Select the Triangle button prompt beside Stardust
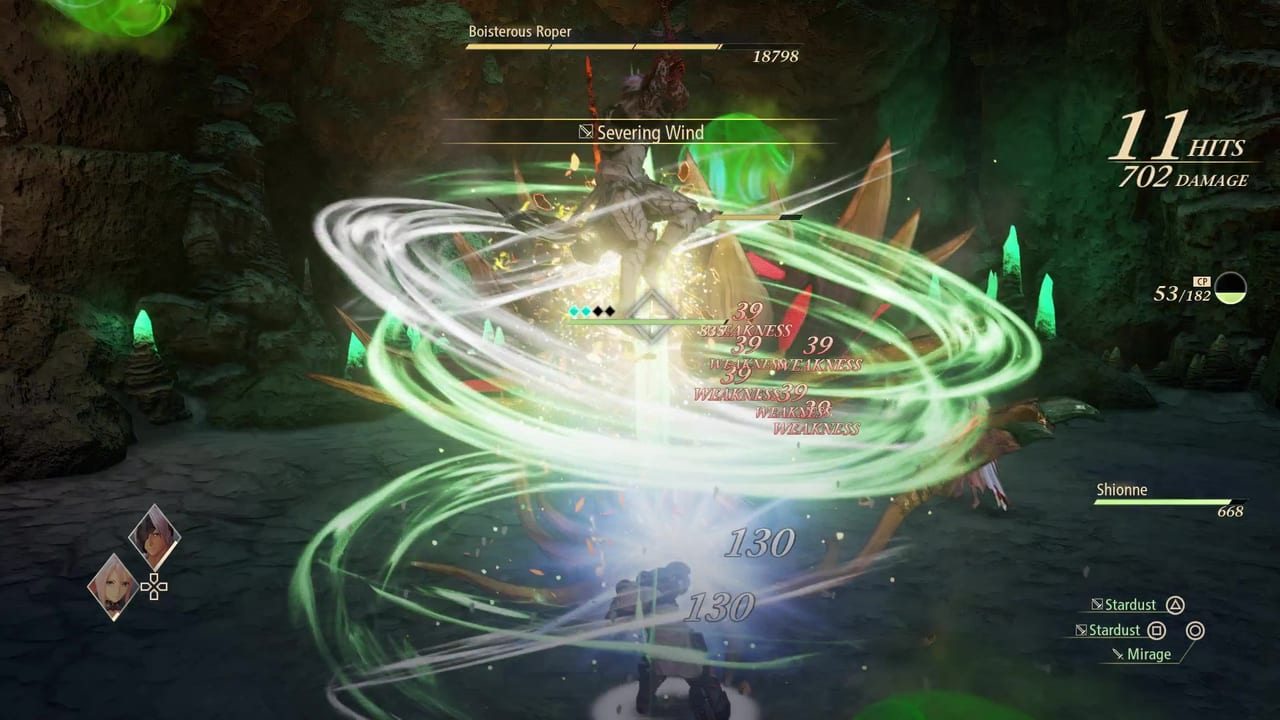 tap(1176, 605)
